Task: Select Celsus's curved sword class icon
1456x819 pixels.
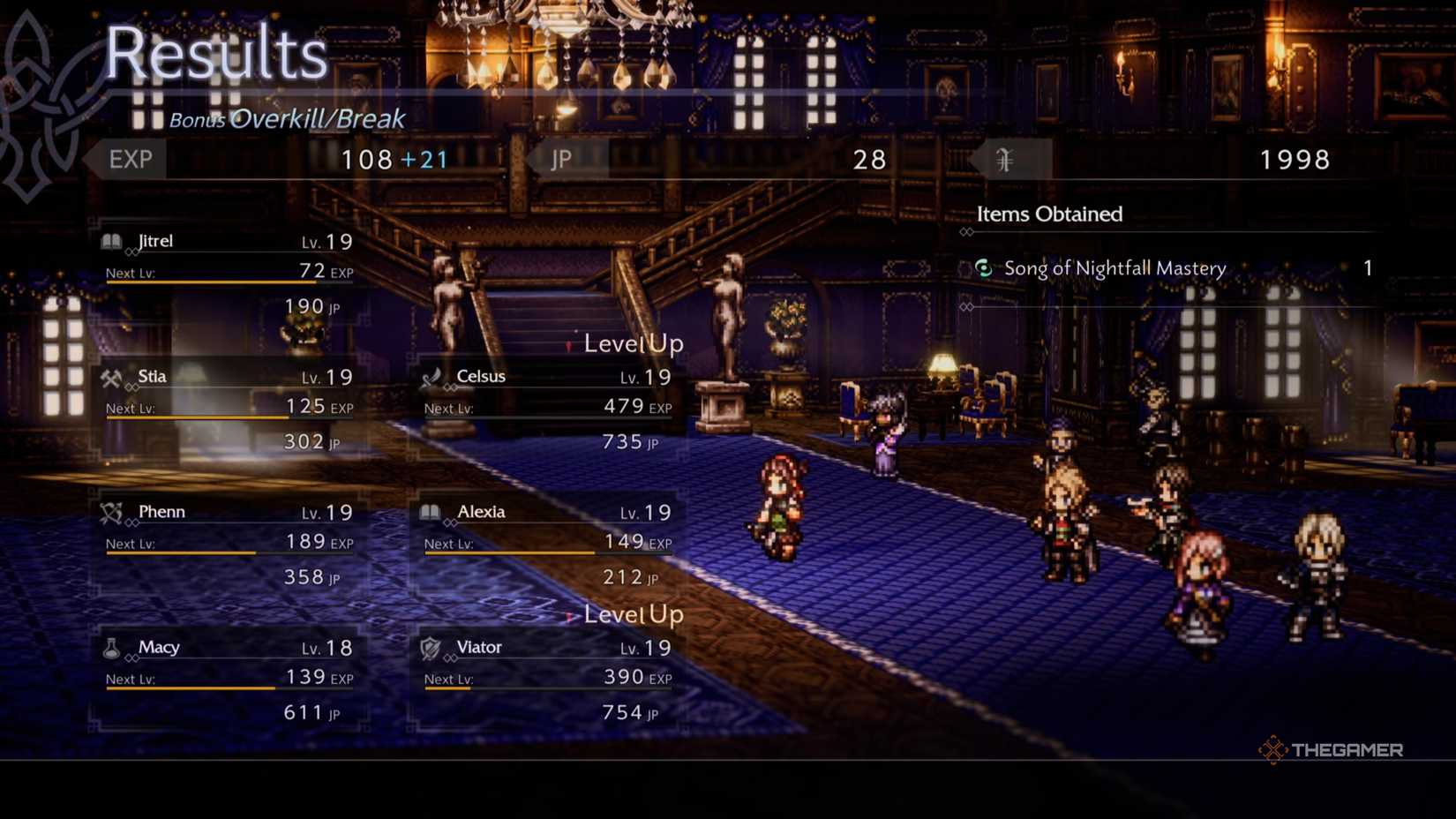Action: [x=430, y=376]
